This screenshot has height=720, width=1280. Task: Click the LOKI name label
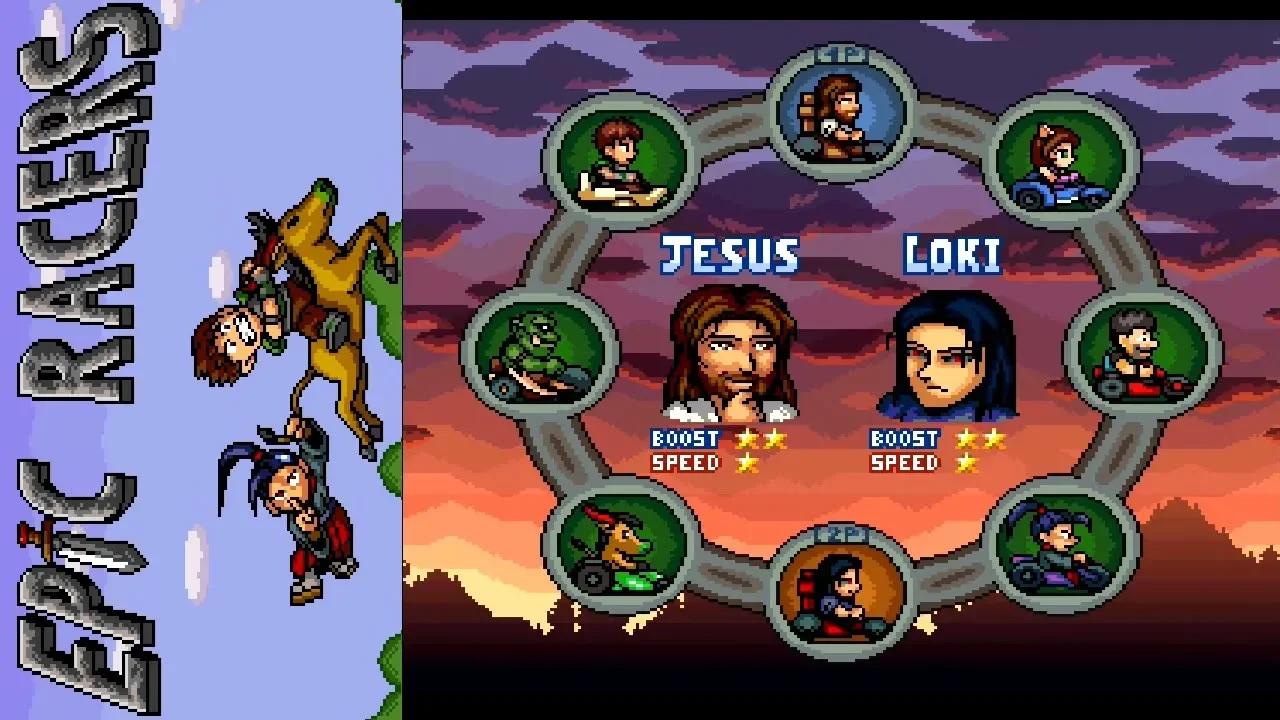point(953,256)
